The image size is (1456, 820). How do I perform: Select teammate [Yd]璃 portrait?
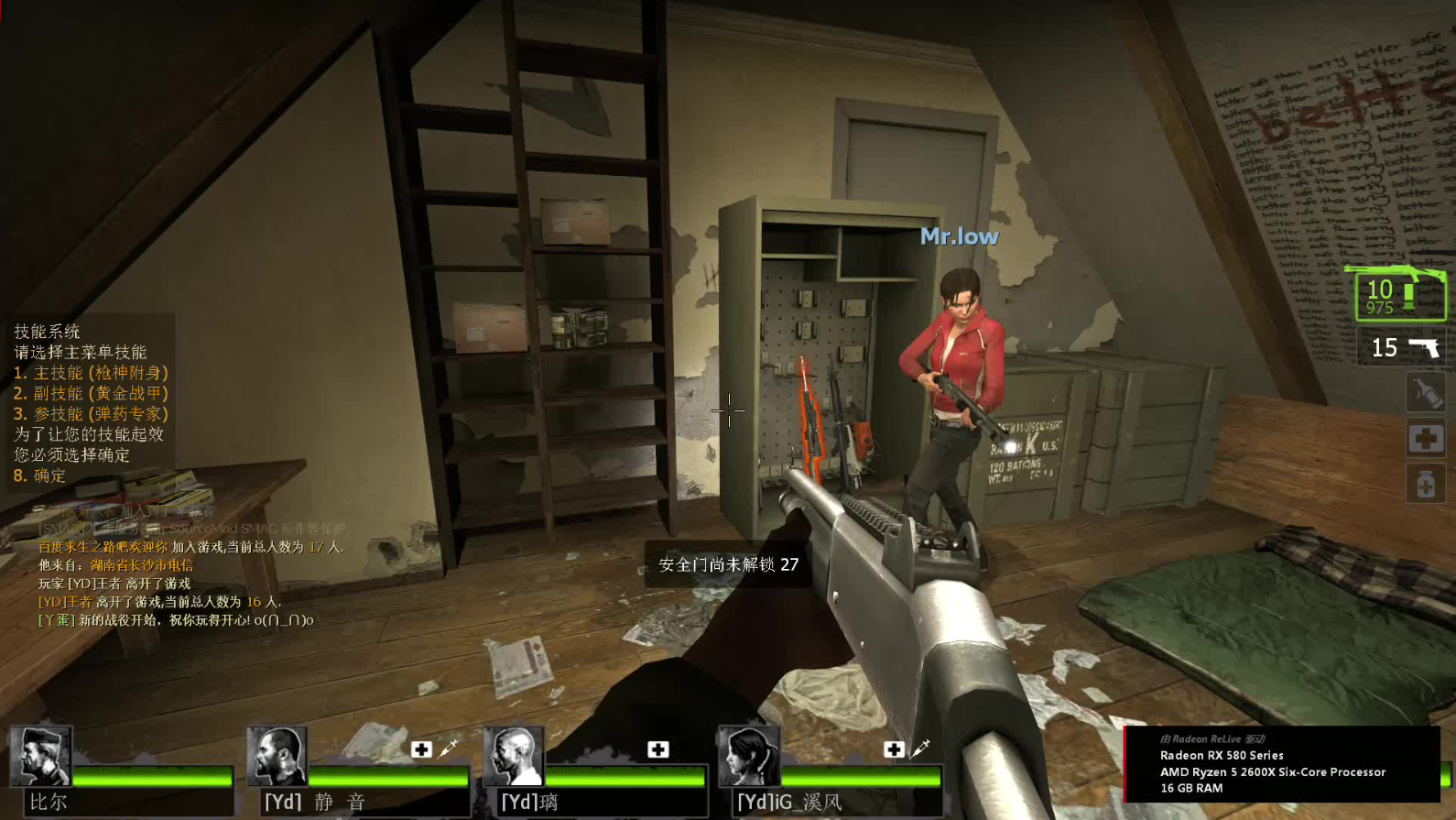[x=513, y=756]
